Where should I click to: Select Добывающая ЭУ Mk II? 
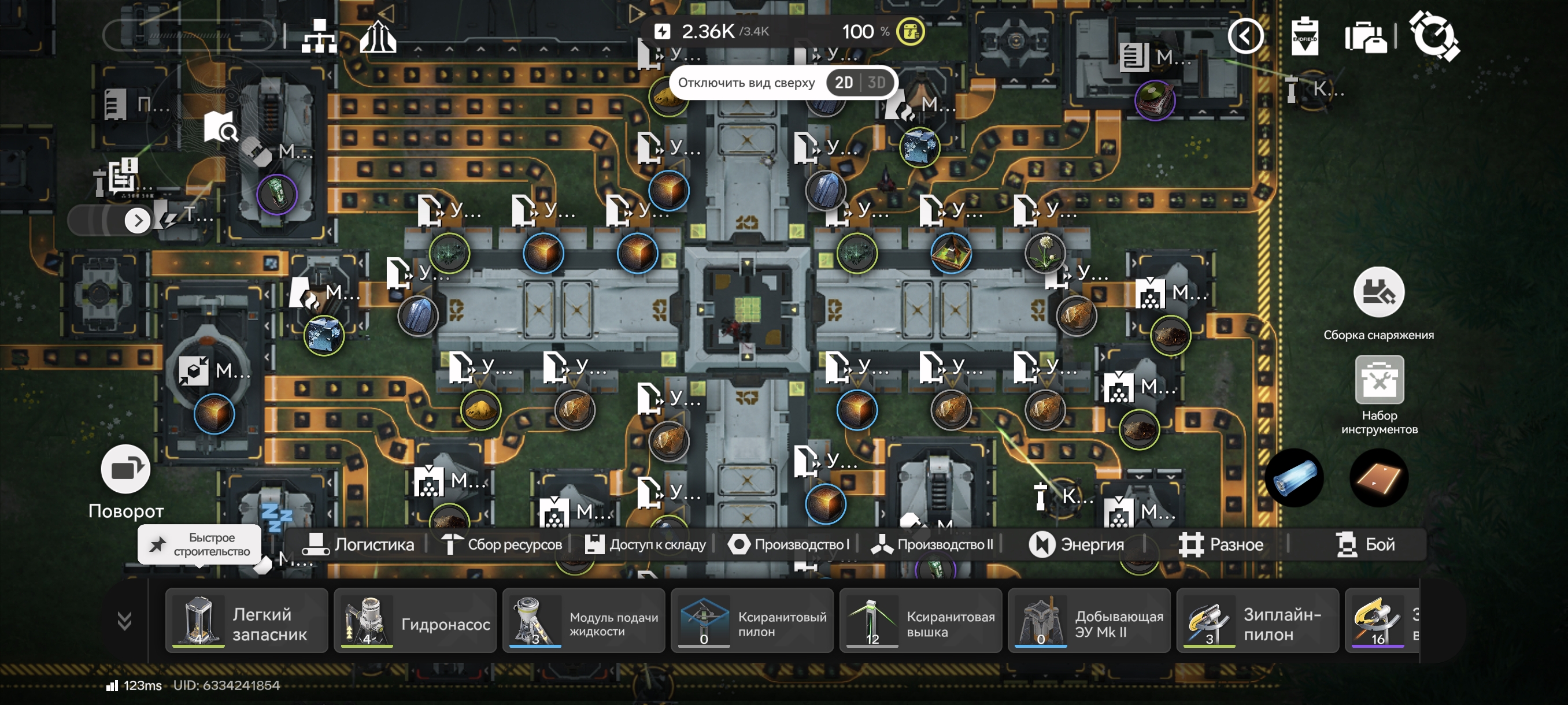(x=1089, y=622)
